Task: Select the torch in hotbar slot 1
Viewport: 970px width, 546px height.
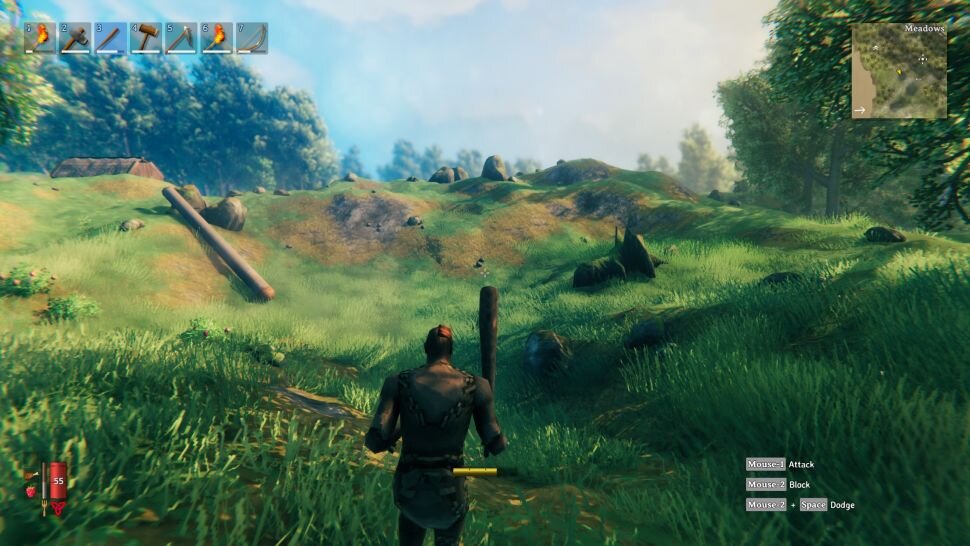Action: [x=40, y=38]
